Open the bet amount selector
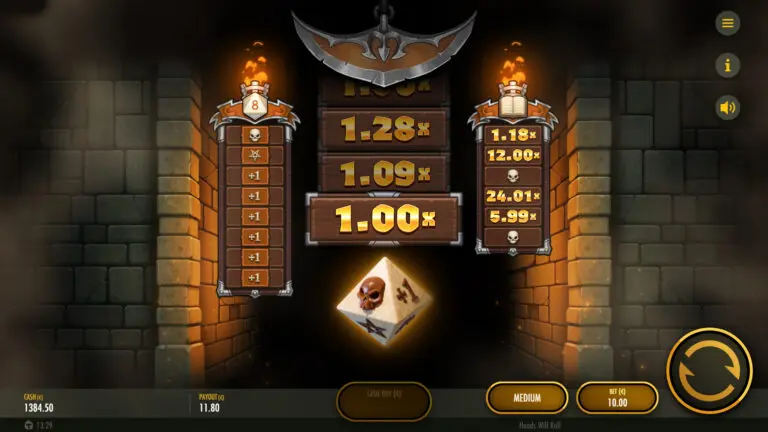This screenshot has height=432, width=768. point(617,398)
